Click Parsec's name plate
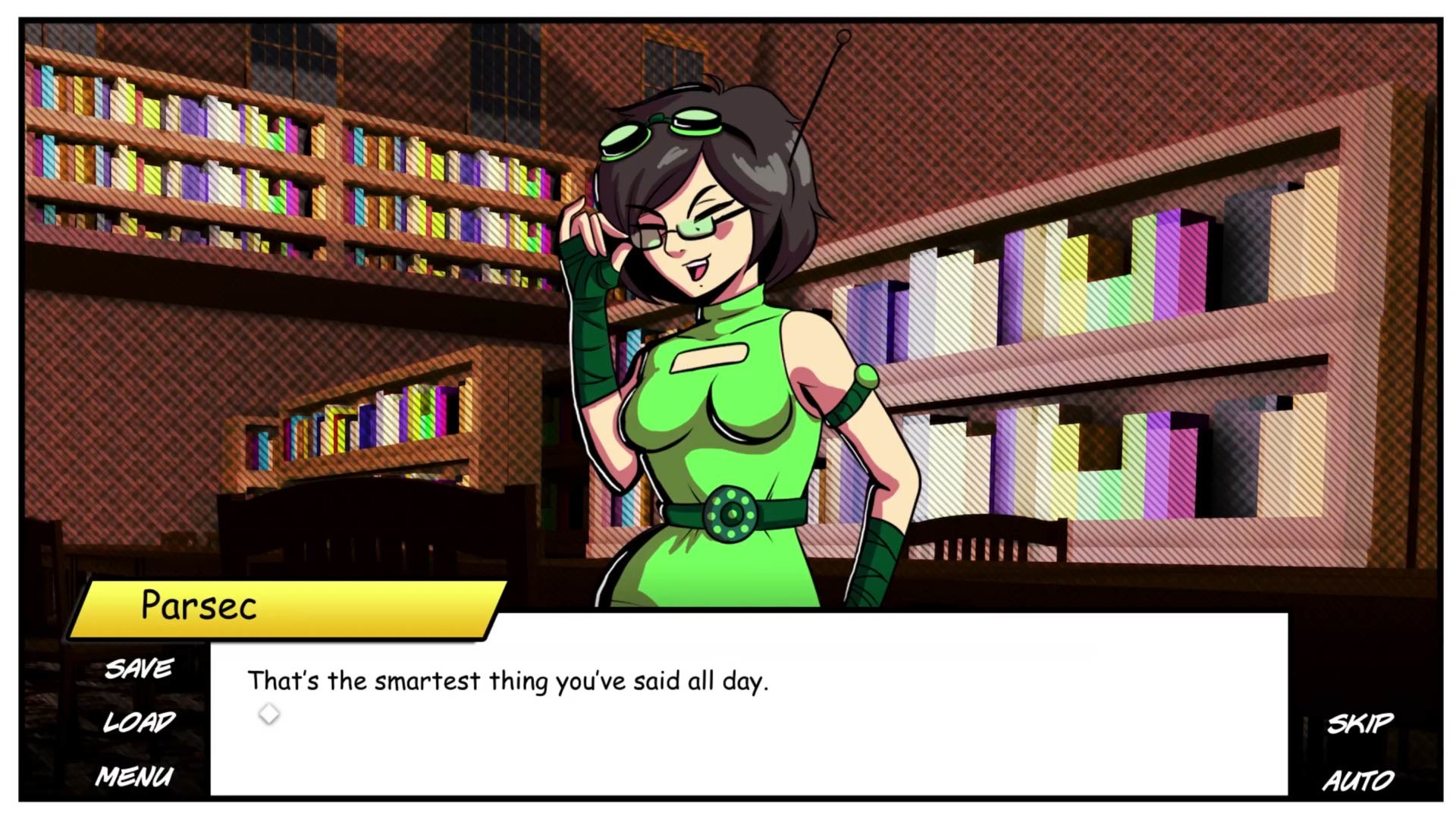 196,604
